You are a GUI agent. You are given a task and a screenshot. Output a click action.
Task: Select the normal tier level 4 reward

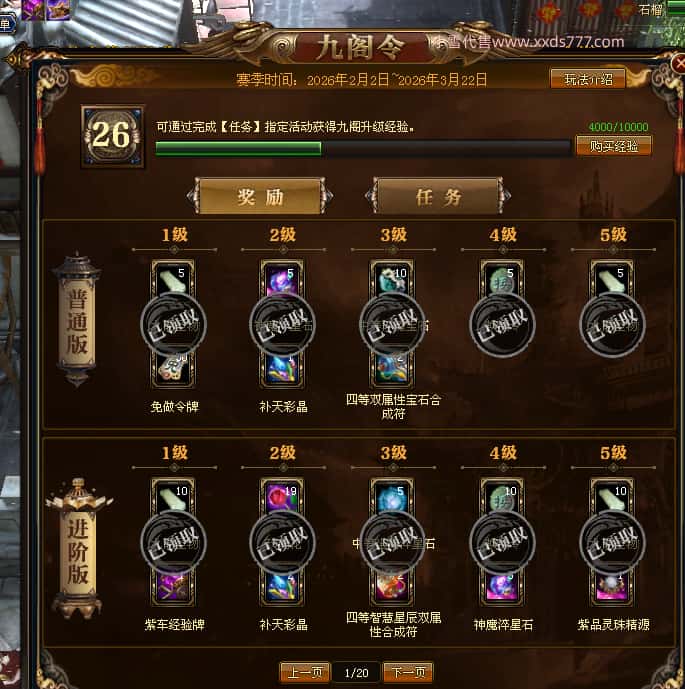click(502, 324)
